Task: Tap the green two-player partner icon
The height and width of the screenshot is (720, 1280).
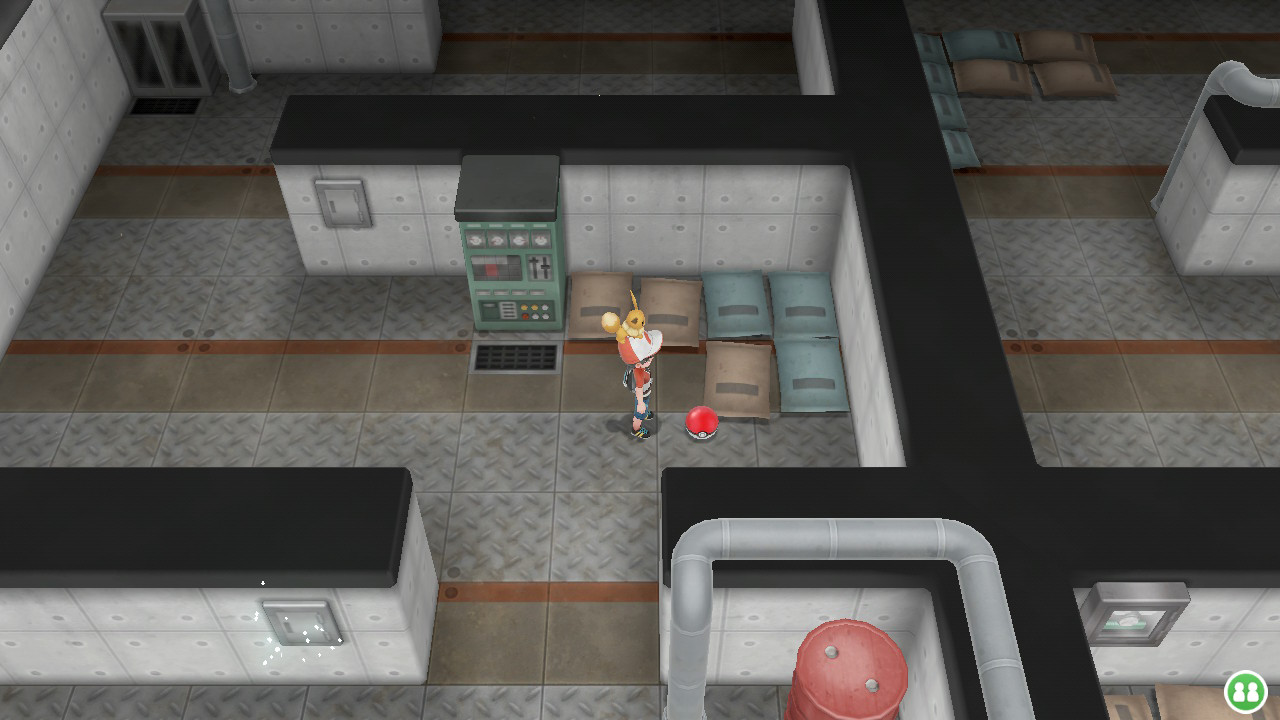Action: 1246,691
